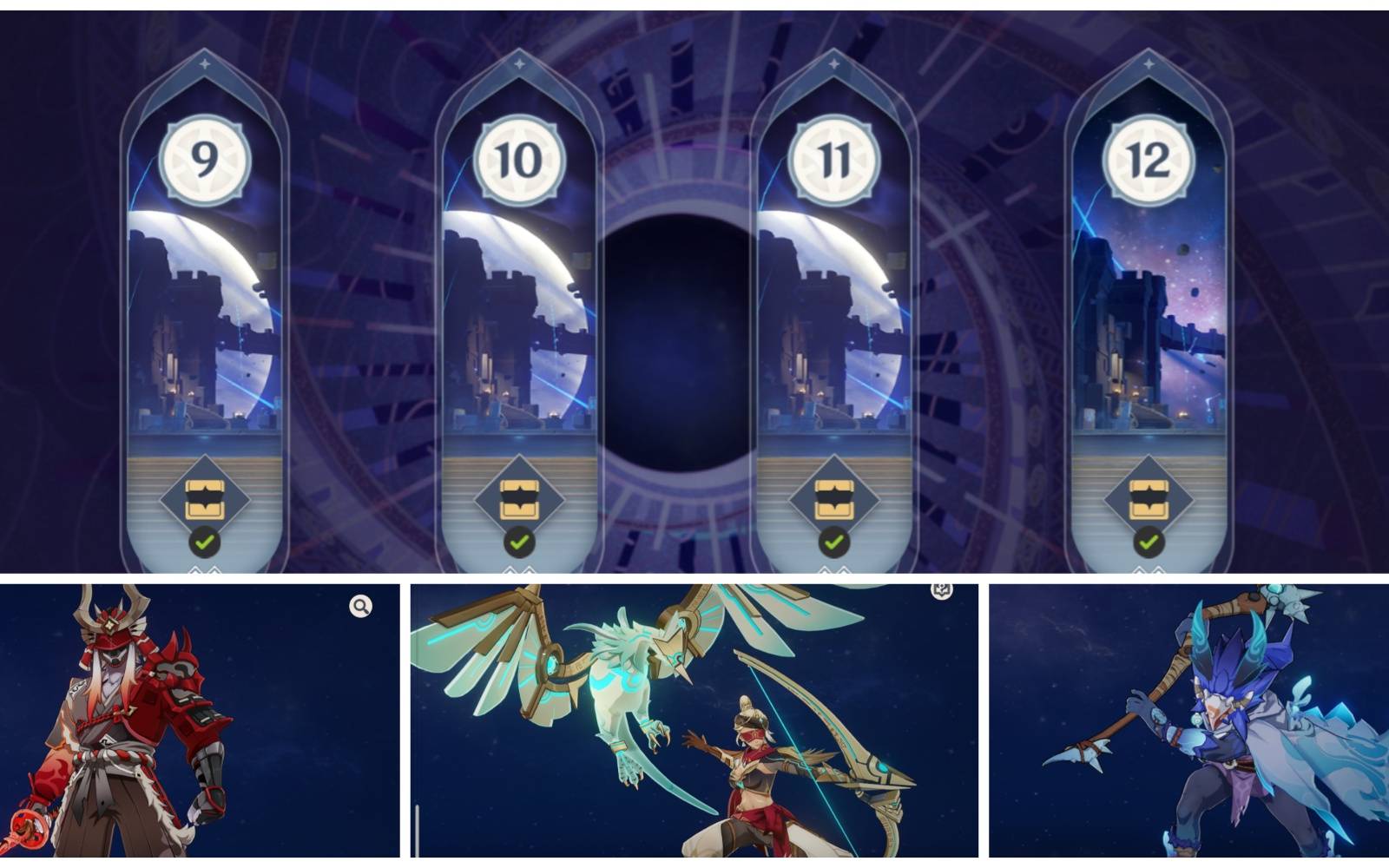Switch to the Floor 10 panel
Image resolution: width=1389 pixels, height=868 pixels.
coord(518,321)
